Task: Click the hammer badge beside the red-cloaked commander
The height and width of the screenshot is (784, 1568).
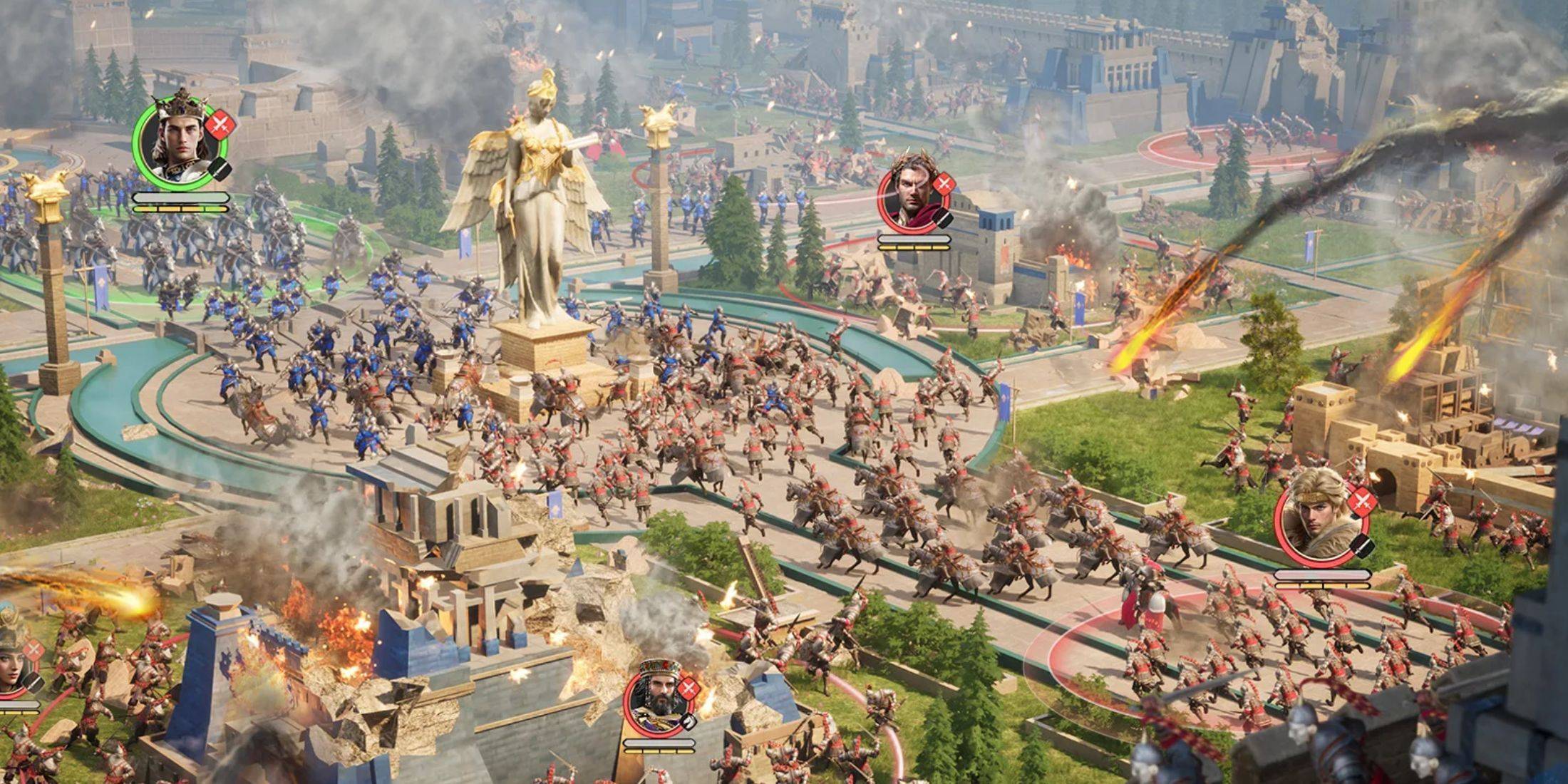Action: click(x=942, y=218)
